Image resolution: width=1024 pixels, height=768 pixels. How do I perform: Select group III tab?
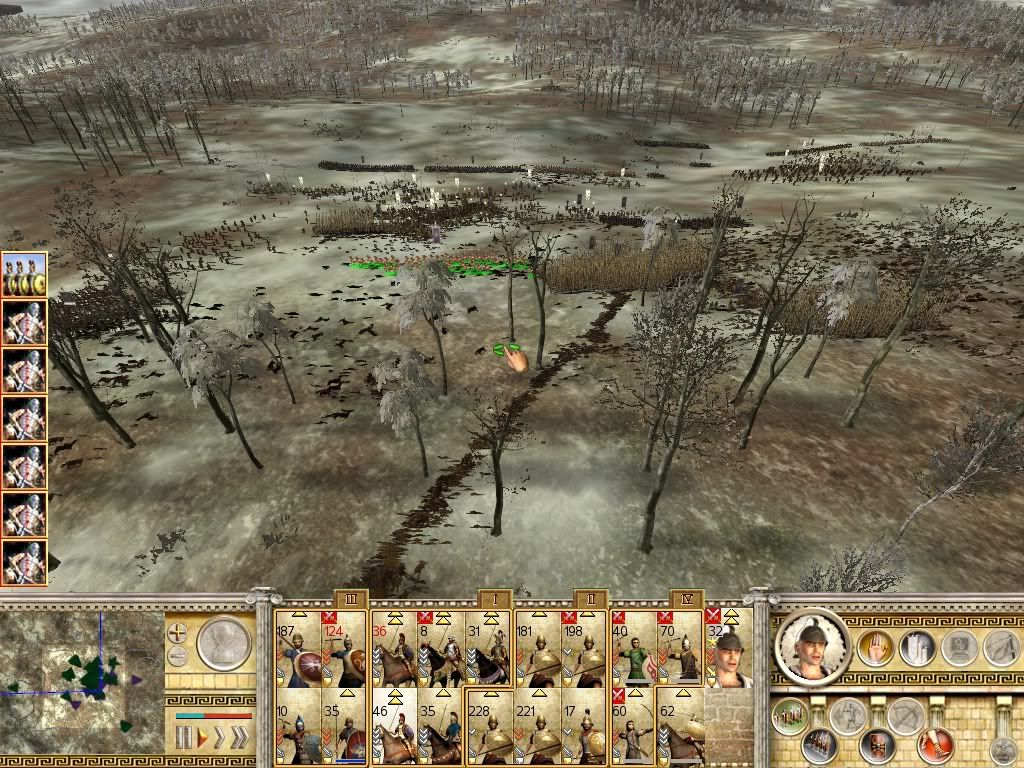click(x=352, y=598)
